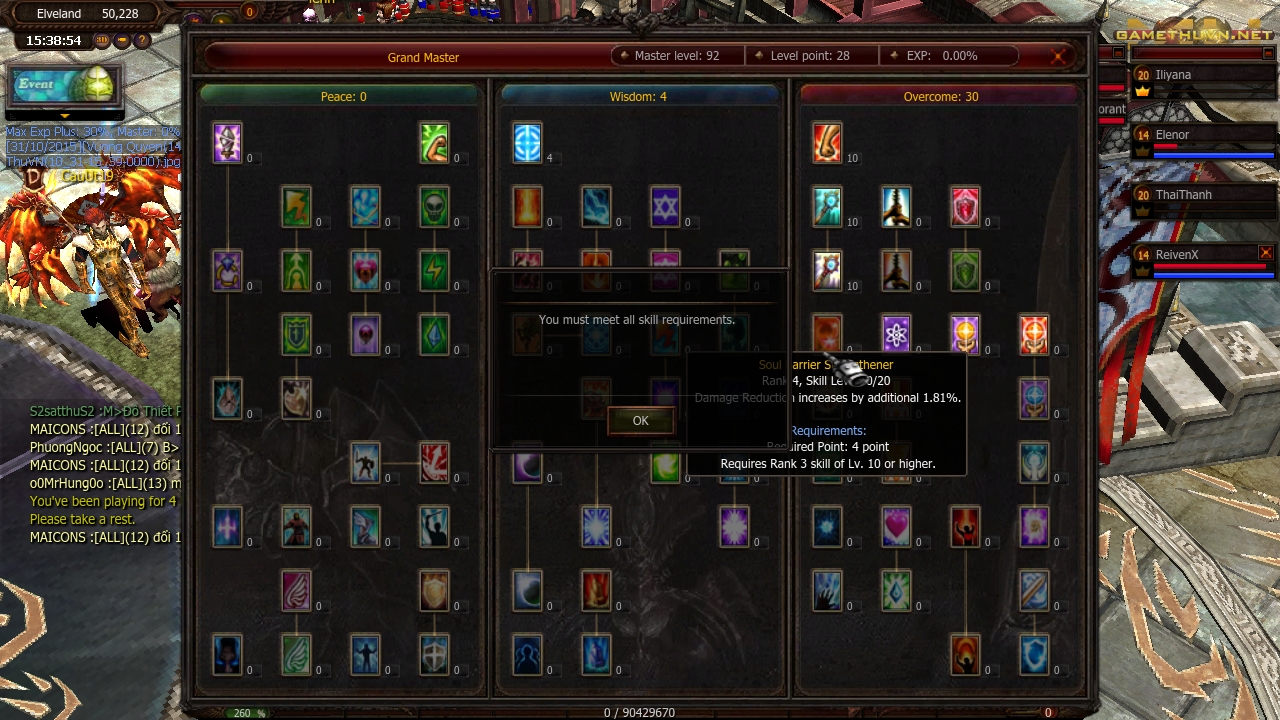1280x720 pixels.
Task: Select the green flexing-arm skill in the Peace tree
Action: (433, 143)
